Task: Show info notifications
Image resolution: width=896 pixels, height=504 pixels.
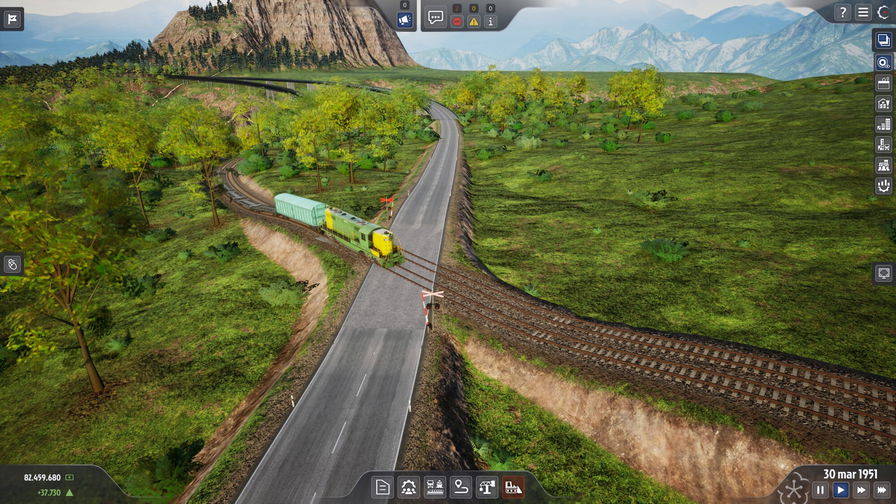Action: (491, 21)
